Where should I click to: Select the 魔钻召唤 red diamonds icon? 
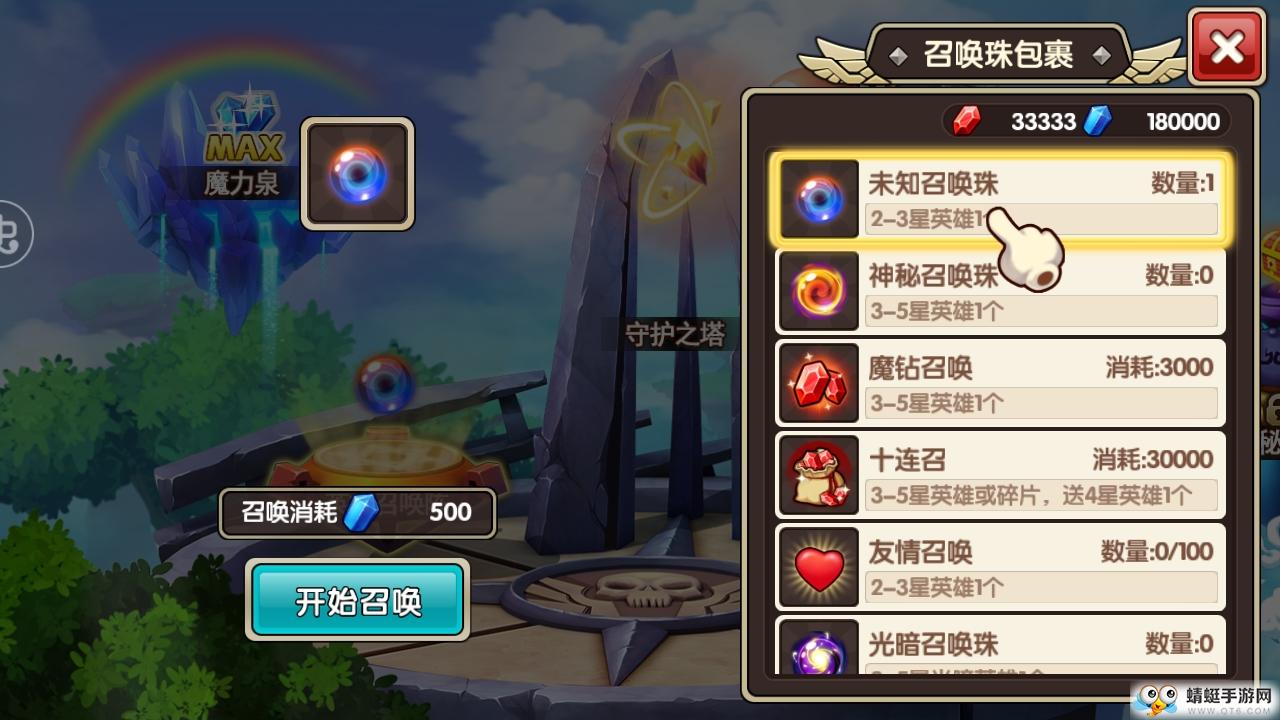point(818,382)
